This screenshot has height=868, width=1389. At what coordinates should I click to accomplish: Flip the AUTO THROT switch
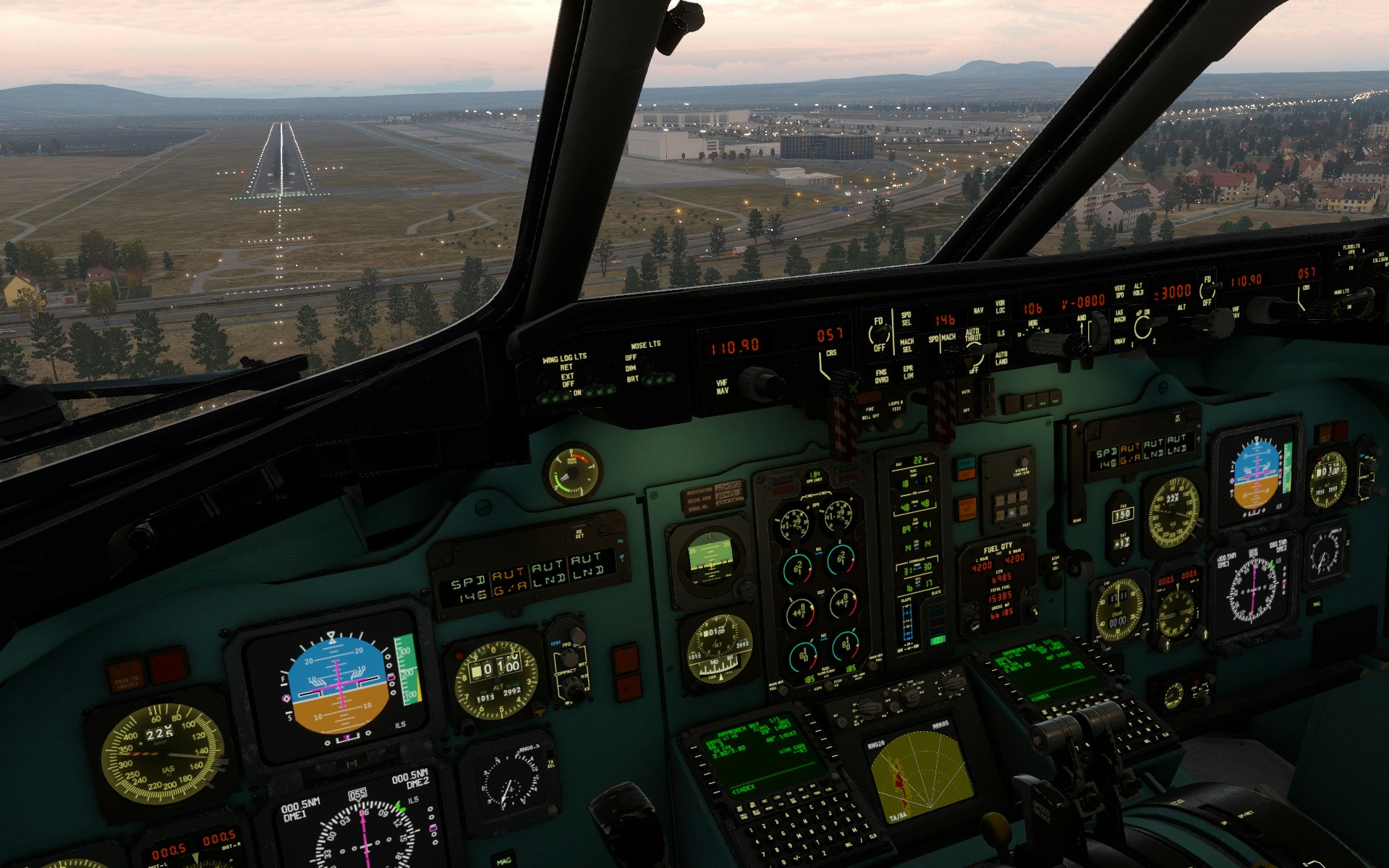point(974,354)
